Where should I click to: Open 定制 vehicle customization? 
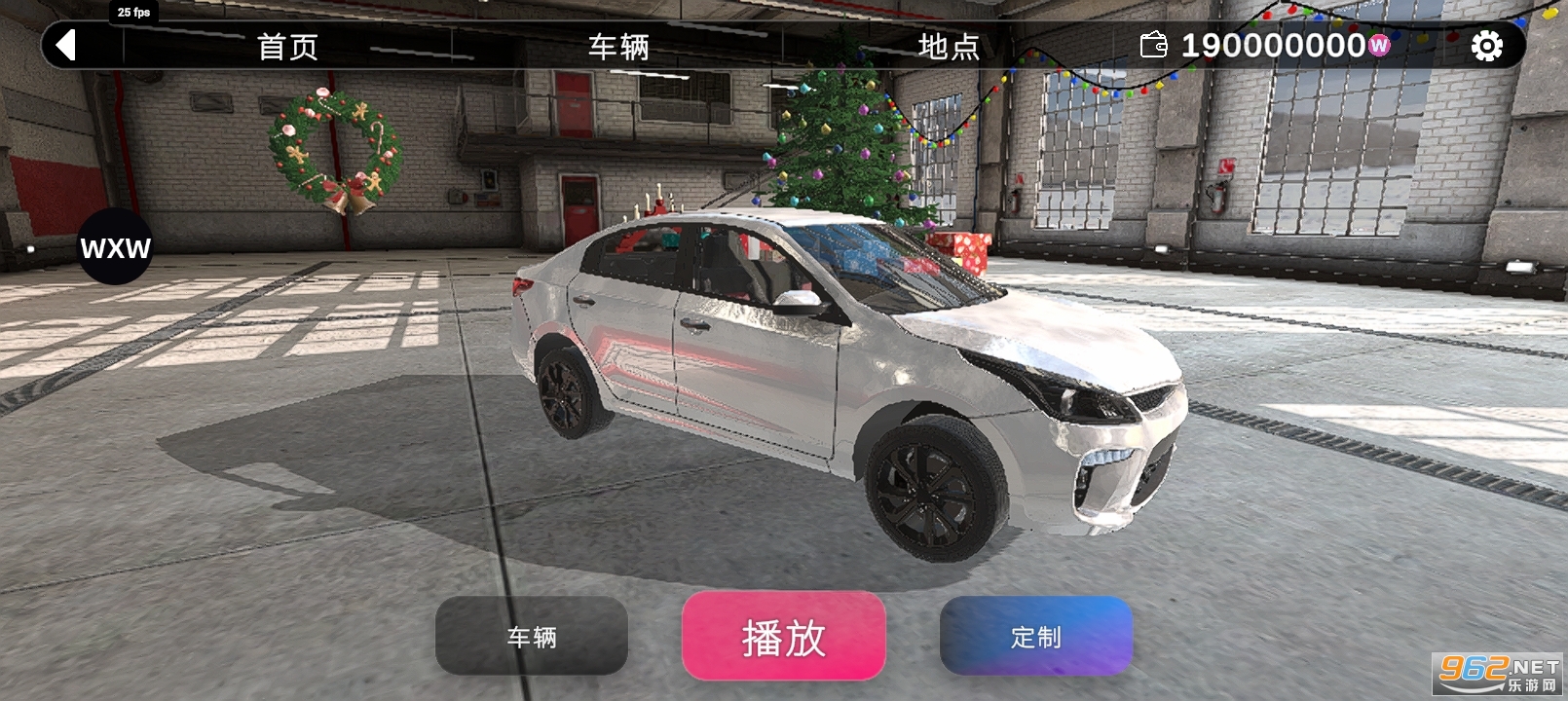click(x=1036, y=638)
